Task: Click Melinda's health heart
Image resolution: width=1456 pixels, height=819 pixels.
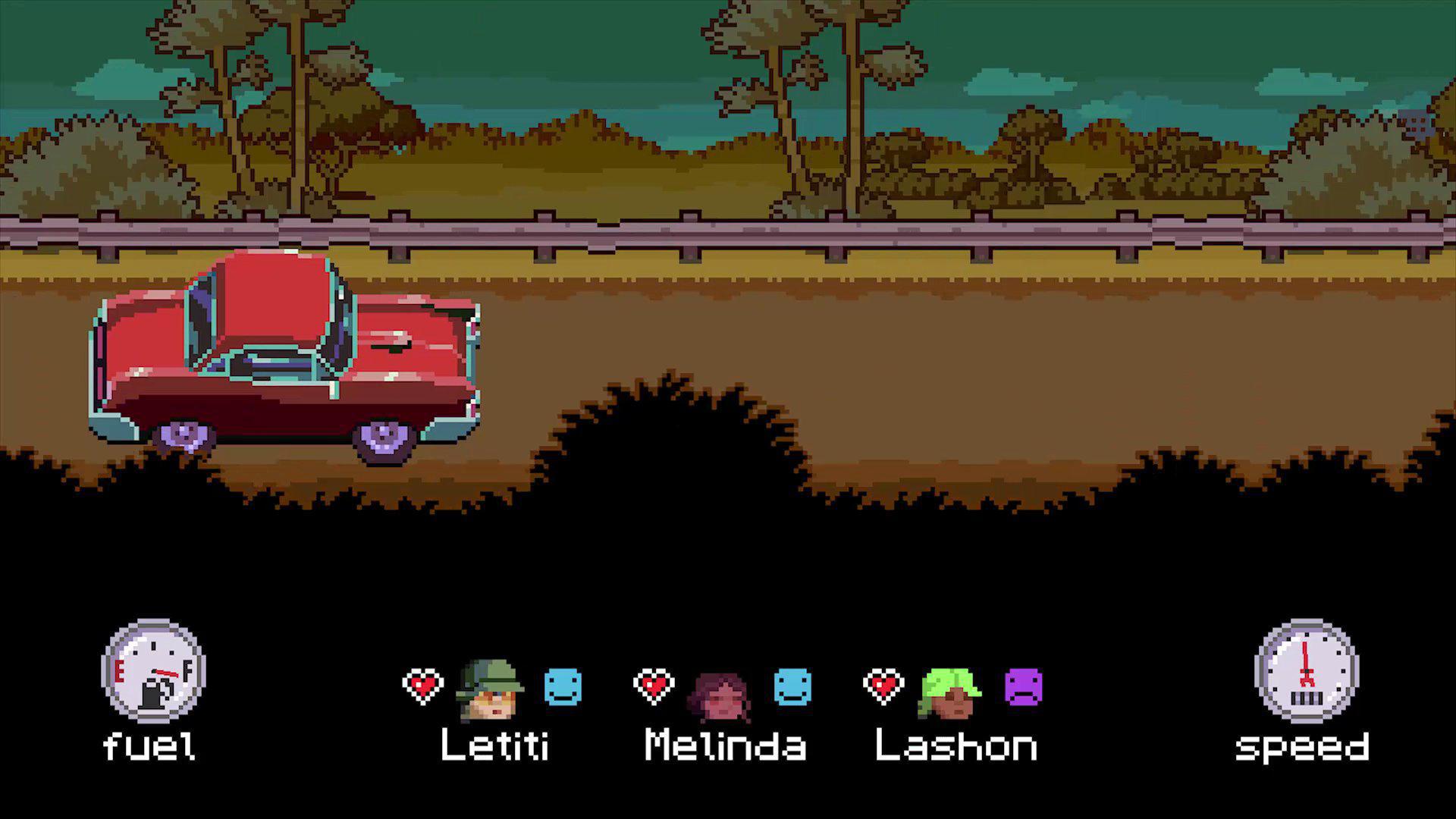Action: click(654, 684)
